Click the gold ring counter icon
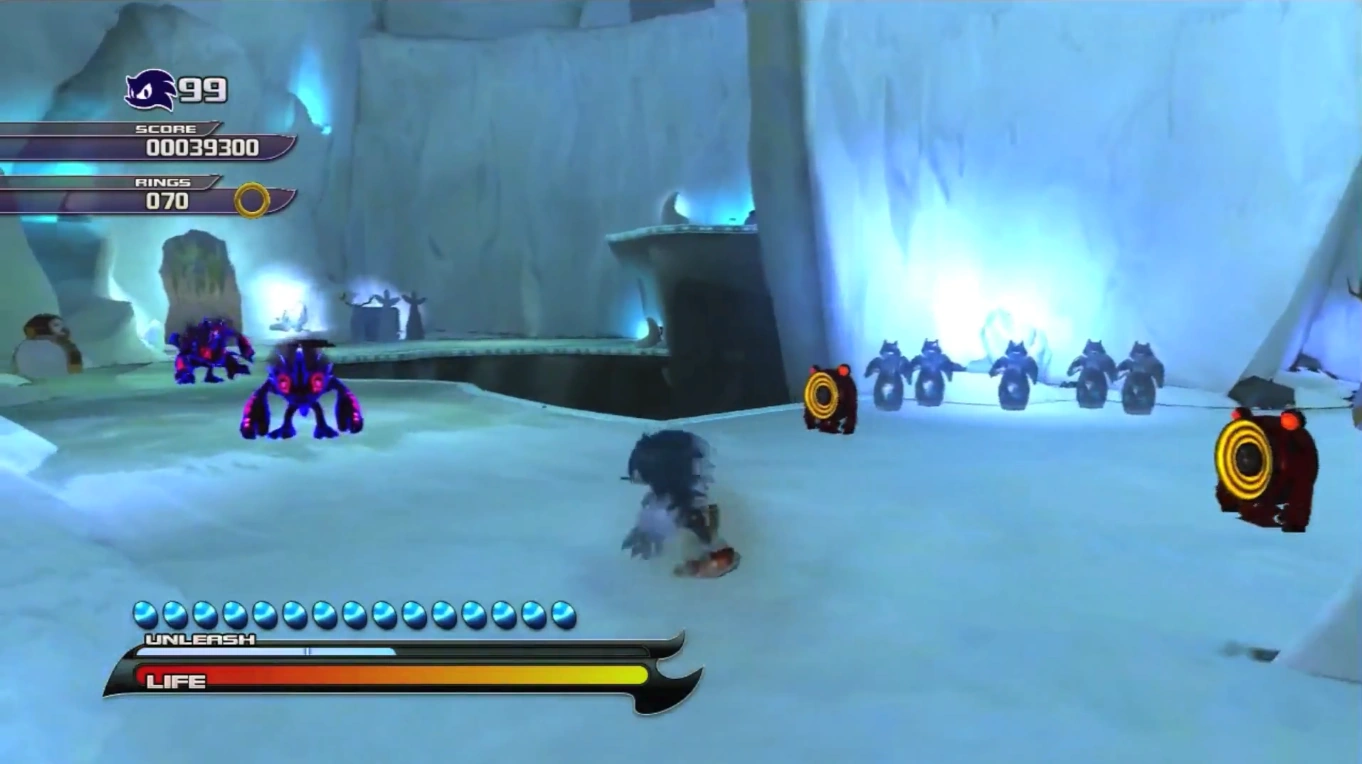 tap(252, 200)
